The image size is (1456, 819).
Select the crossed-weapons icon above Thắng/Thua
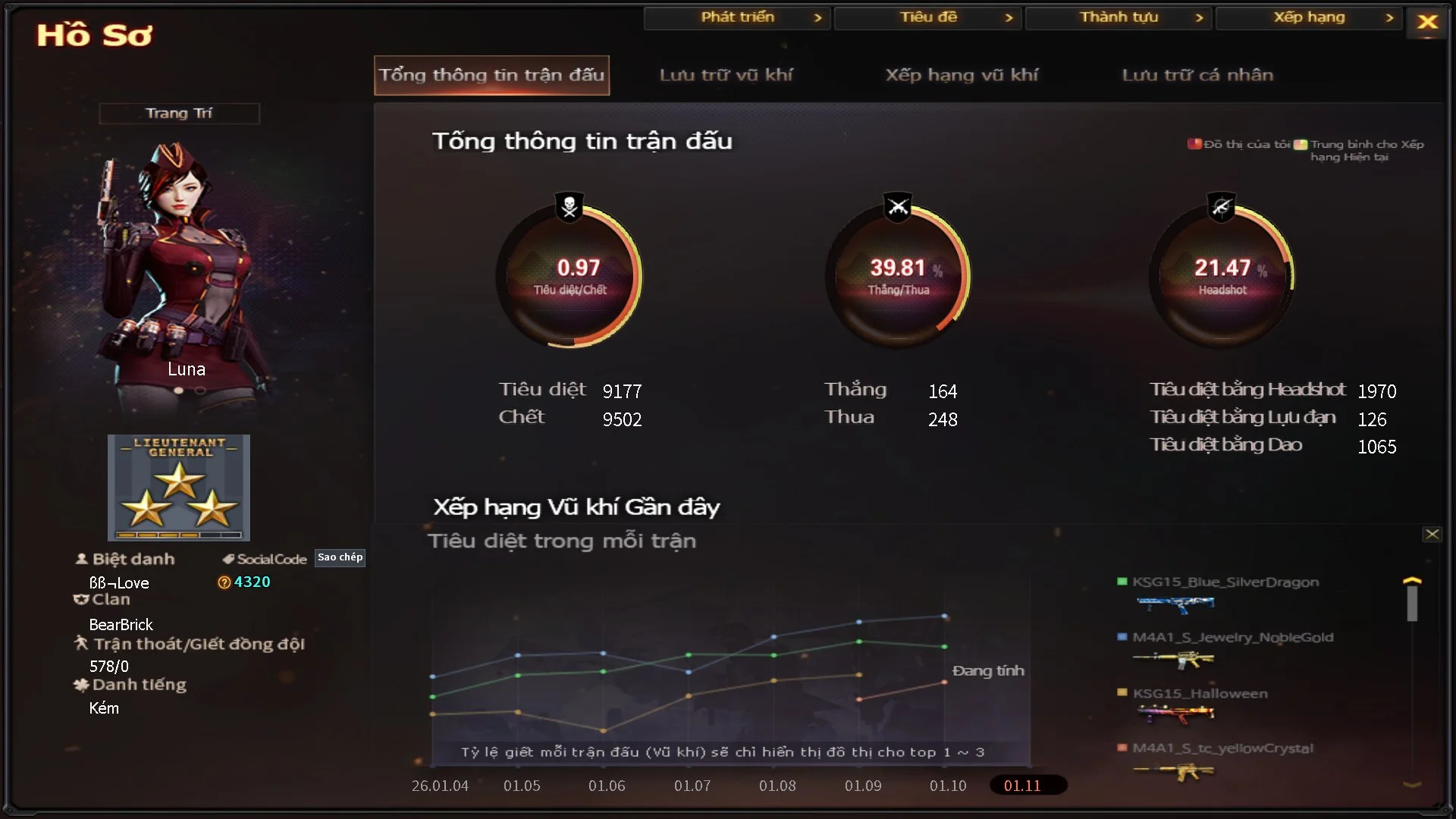click(897, 206)
